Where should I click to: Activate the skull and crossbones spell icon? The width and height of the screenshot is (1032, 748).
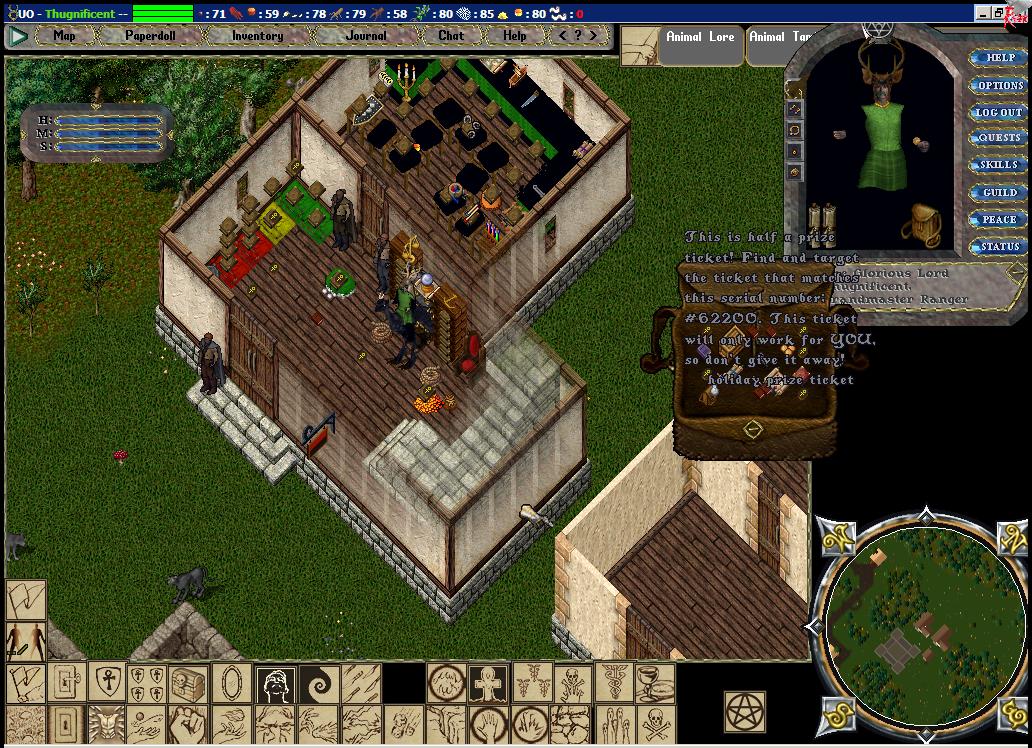pyautogui.click(x=655, y=723)
